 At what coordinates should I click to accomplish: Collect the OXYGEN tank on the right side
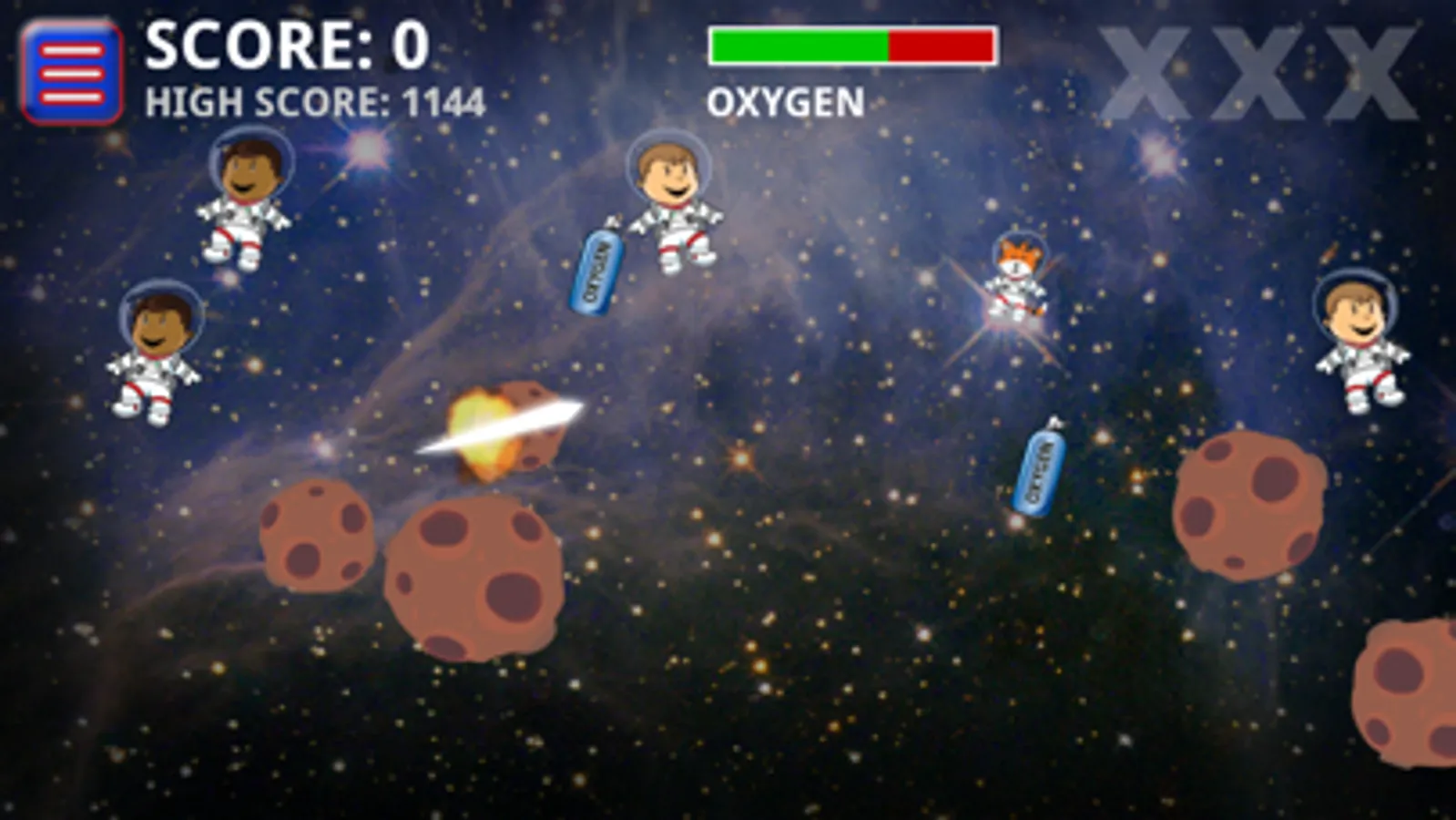(x=1038, y=469)
